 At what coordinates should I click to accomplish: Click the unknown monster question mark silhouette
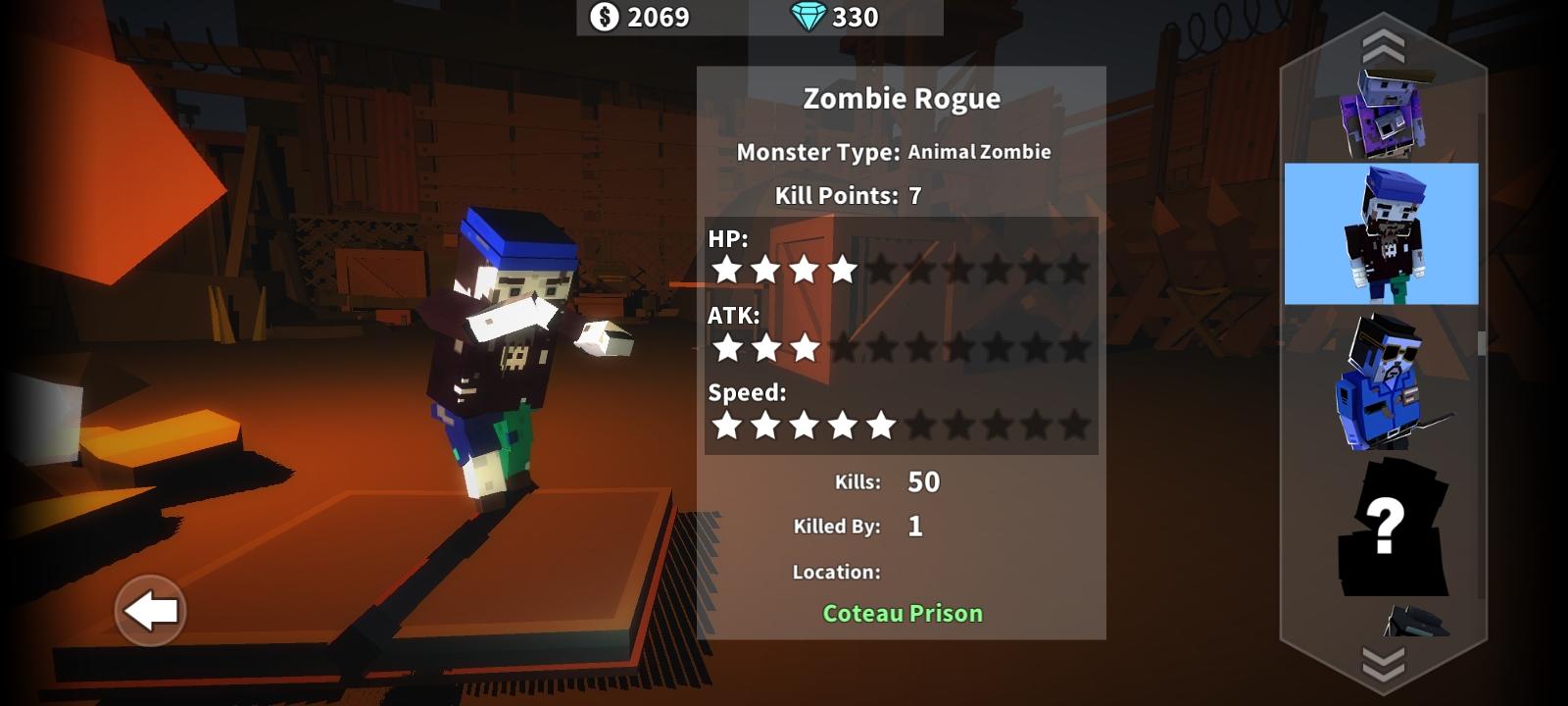coord(1392,529)
